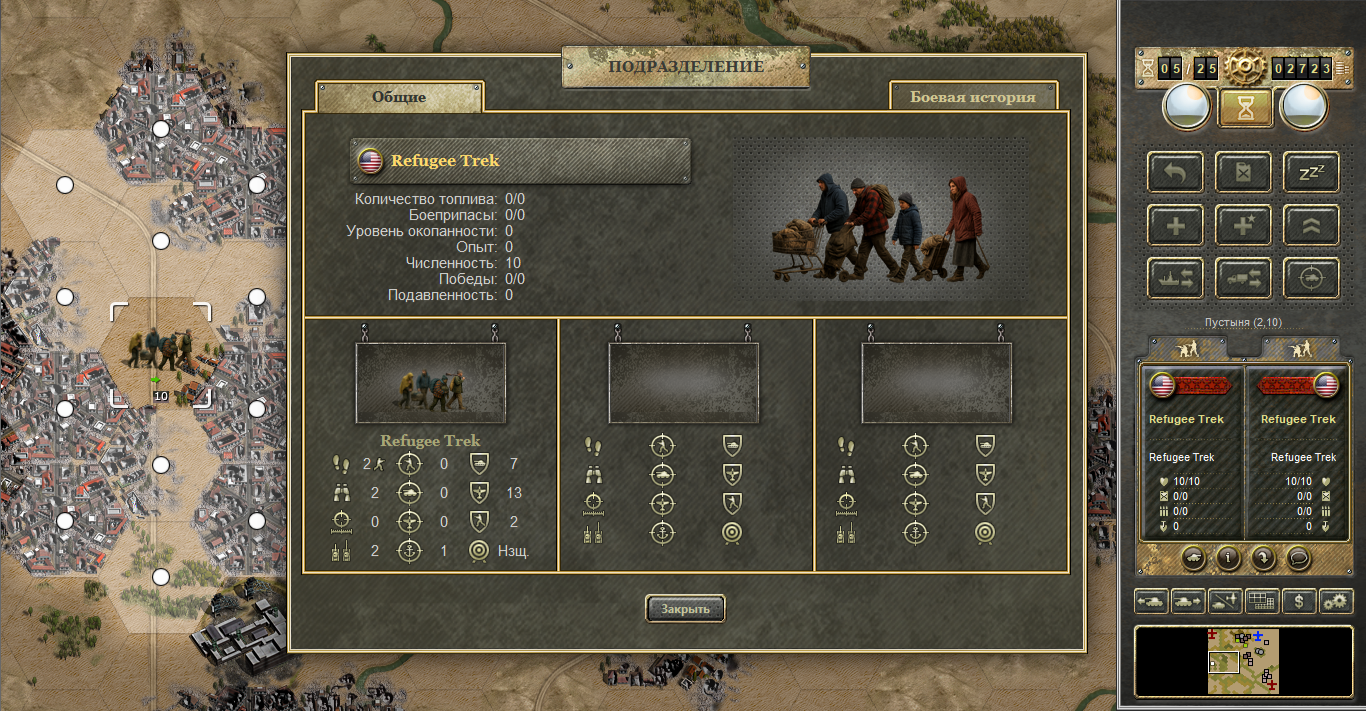End the turn with the hourglass button
Viewport: 1366px width, 711px height.
click(x=1245, y=109)
